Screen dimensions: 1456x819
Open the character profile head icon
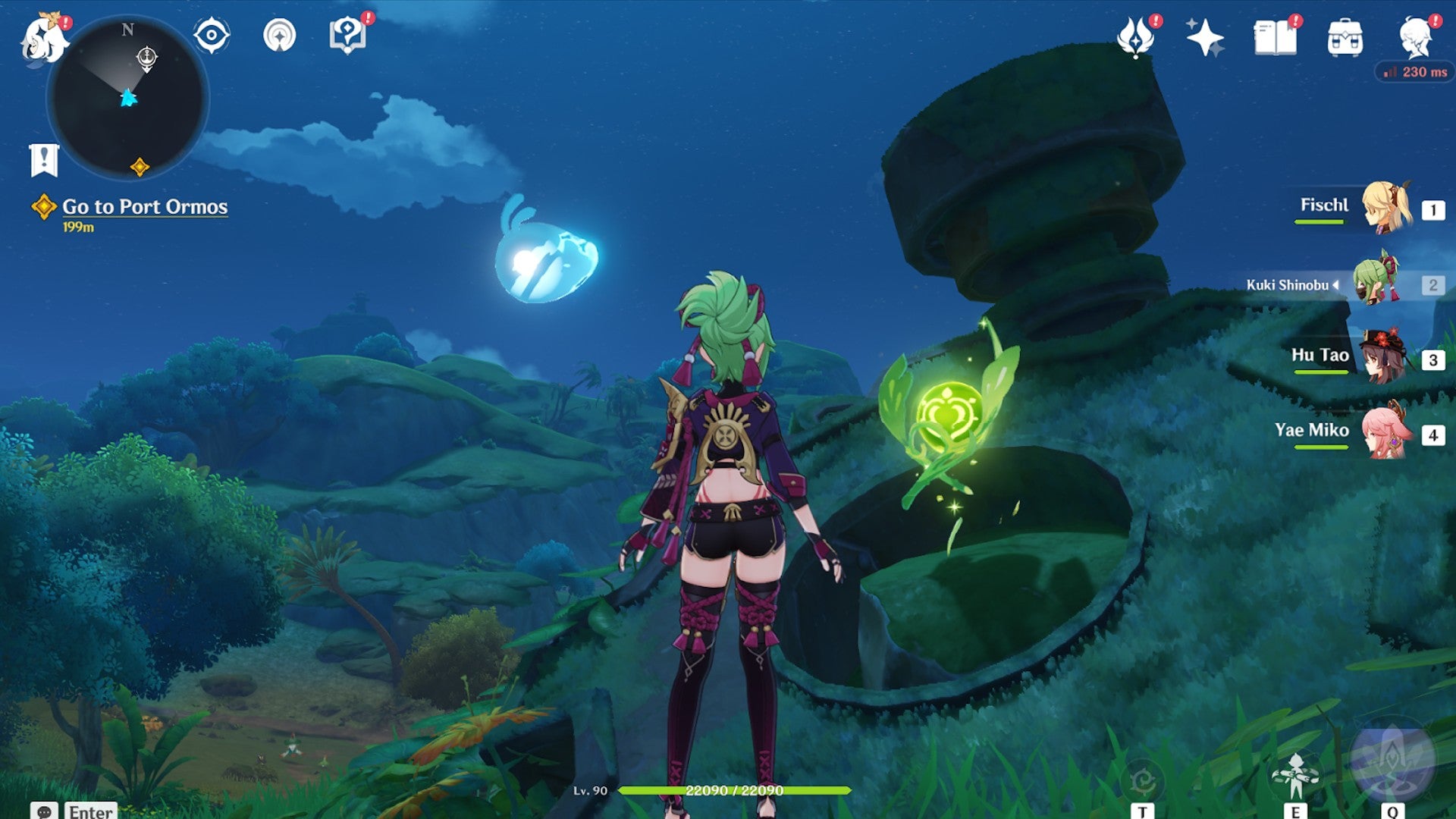click(1416, 37)
